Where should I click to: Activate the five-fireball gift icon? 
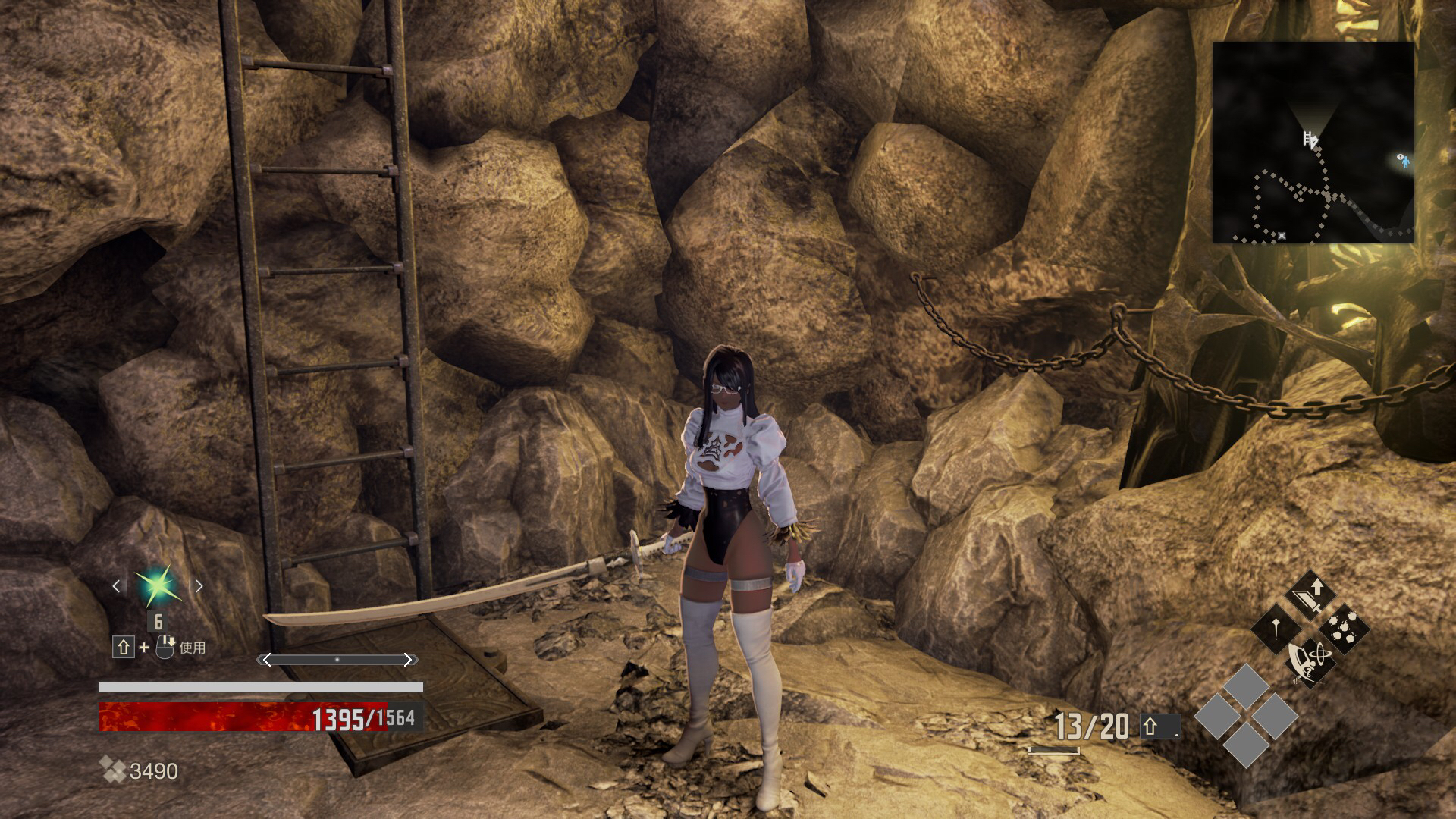(1345, 629)
